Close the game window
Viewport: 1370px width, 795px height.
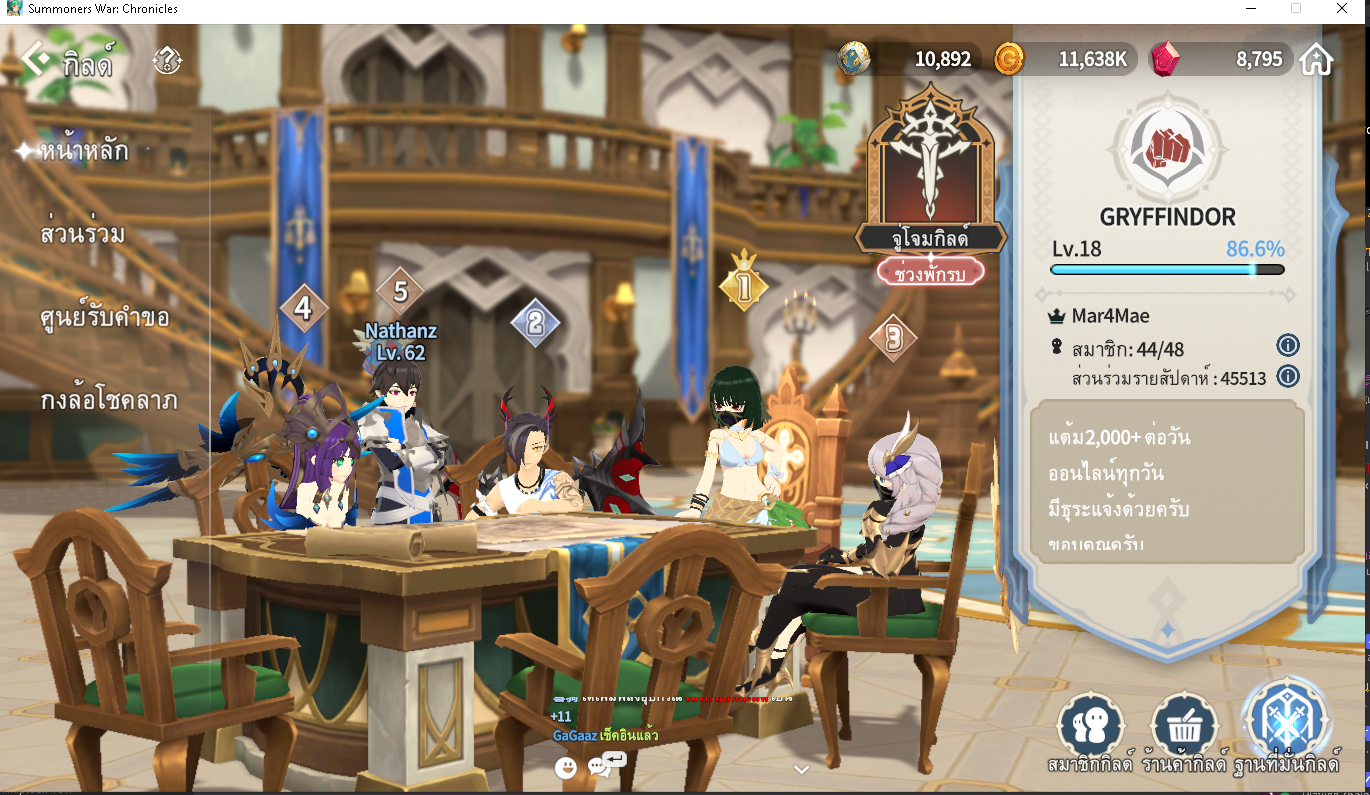[1341, 9]
